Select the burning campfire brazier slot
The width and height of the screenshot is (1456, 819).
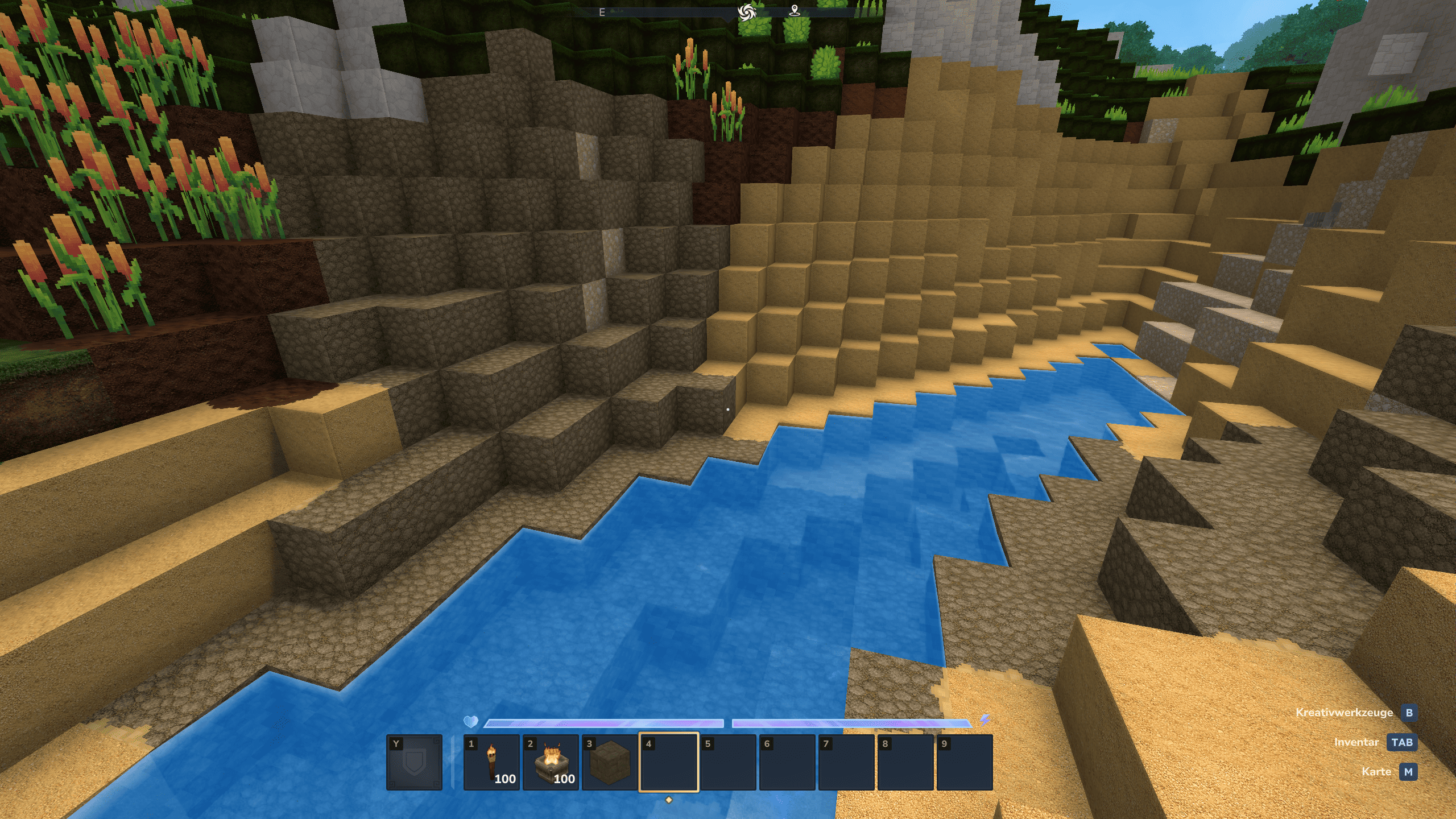(x=551, y=762)
